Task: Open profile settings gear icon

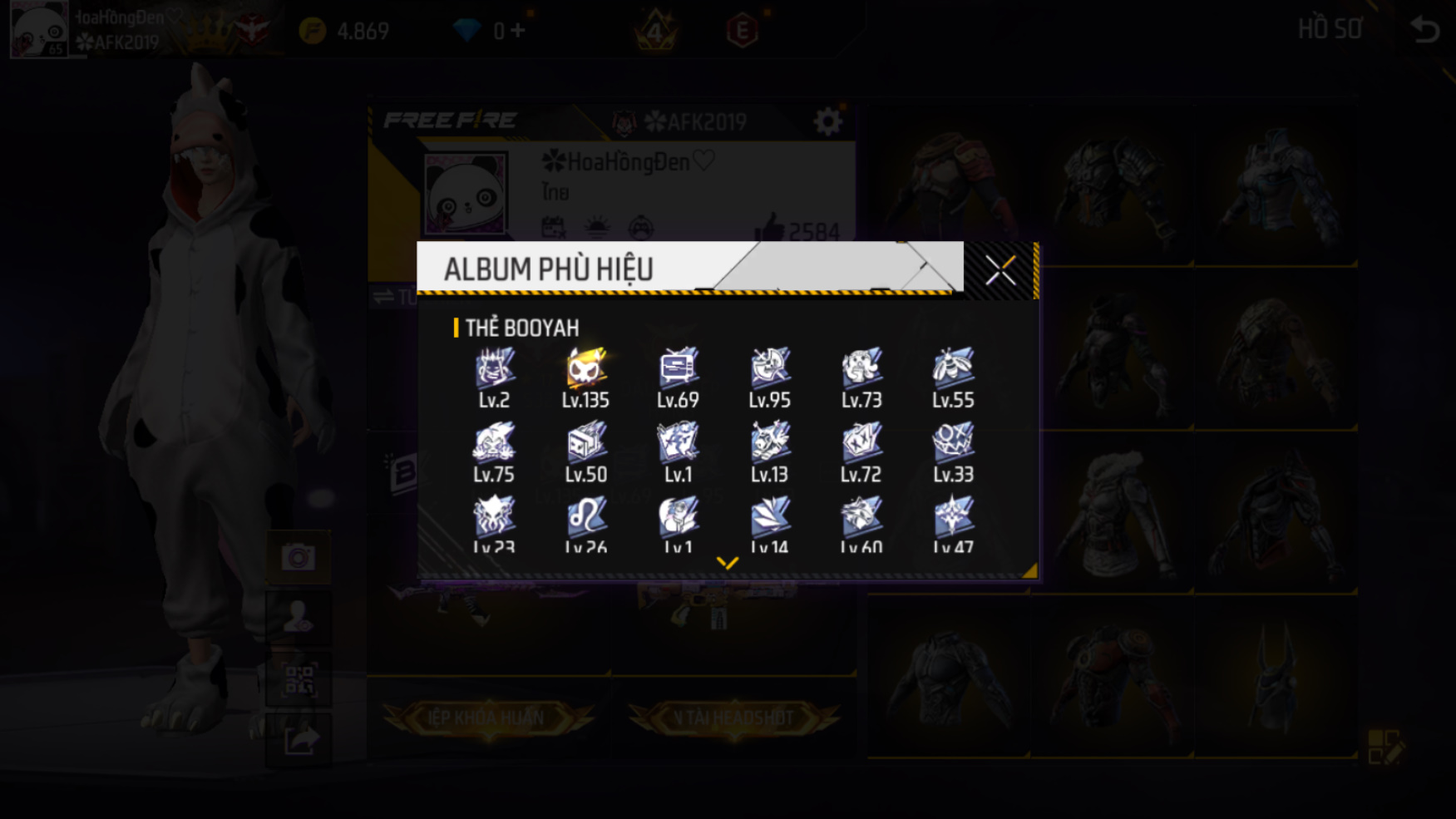Action: [827, 122]
